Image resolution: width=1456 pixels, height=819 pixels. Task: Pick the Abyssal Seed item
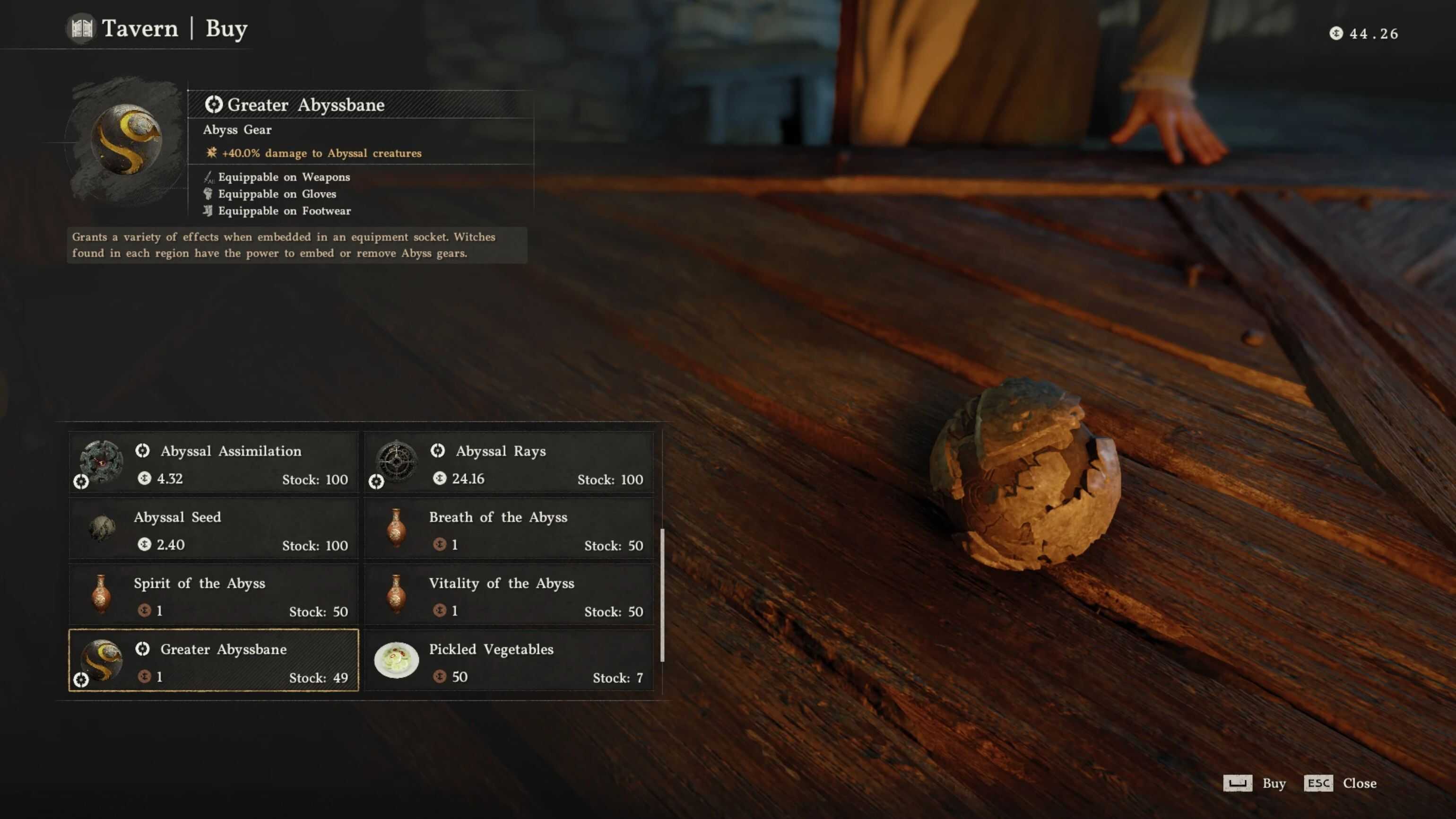point(214,530)
